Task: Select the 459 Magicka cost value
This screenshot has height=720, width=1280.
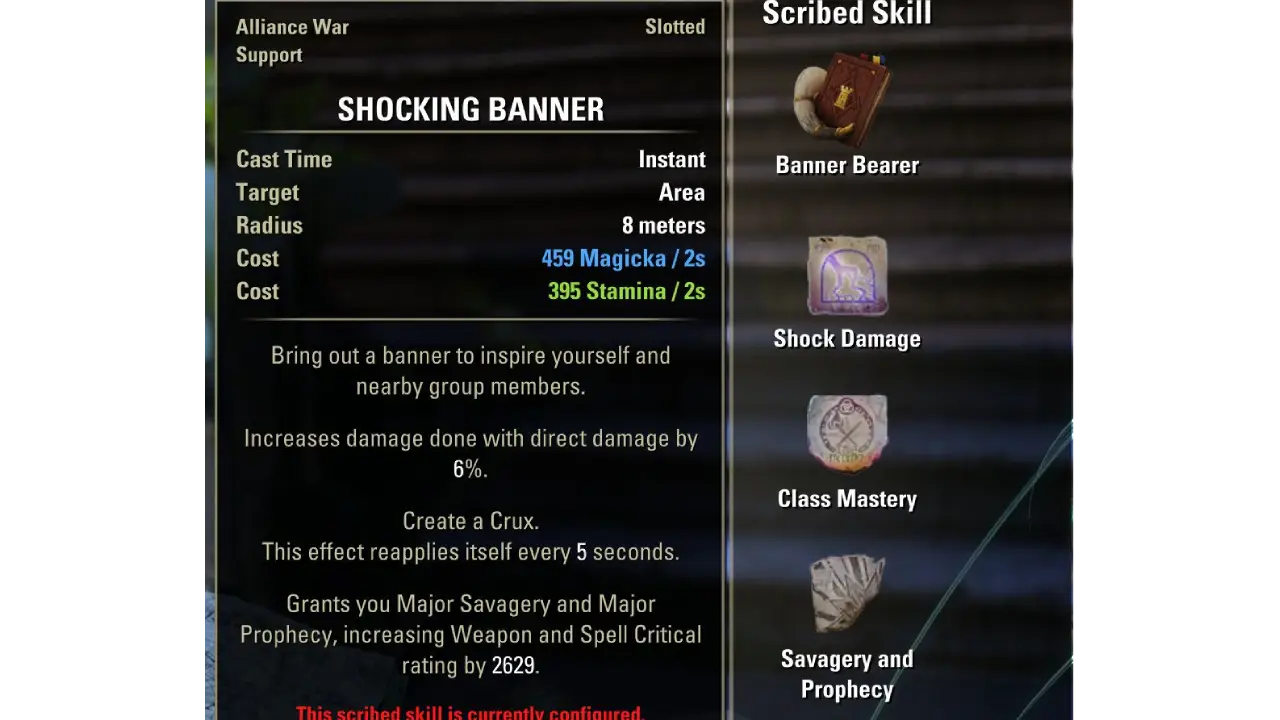Action: 623,258
